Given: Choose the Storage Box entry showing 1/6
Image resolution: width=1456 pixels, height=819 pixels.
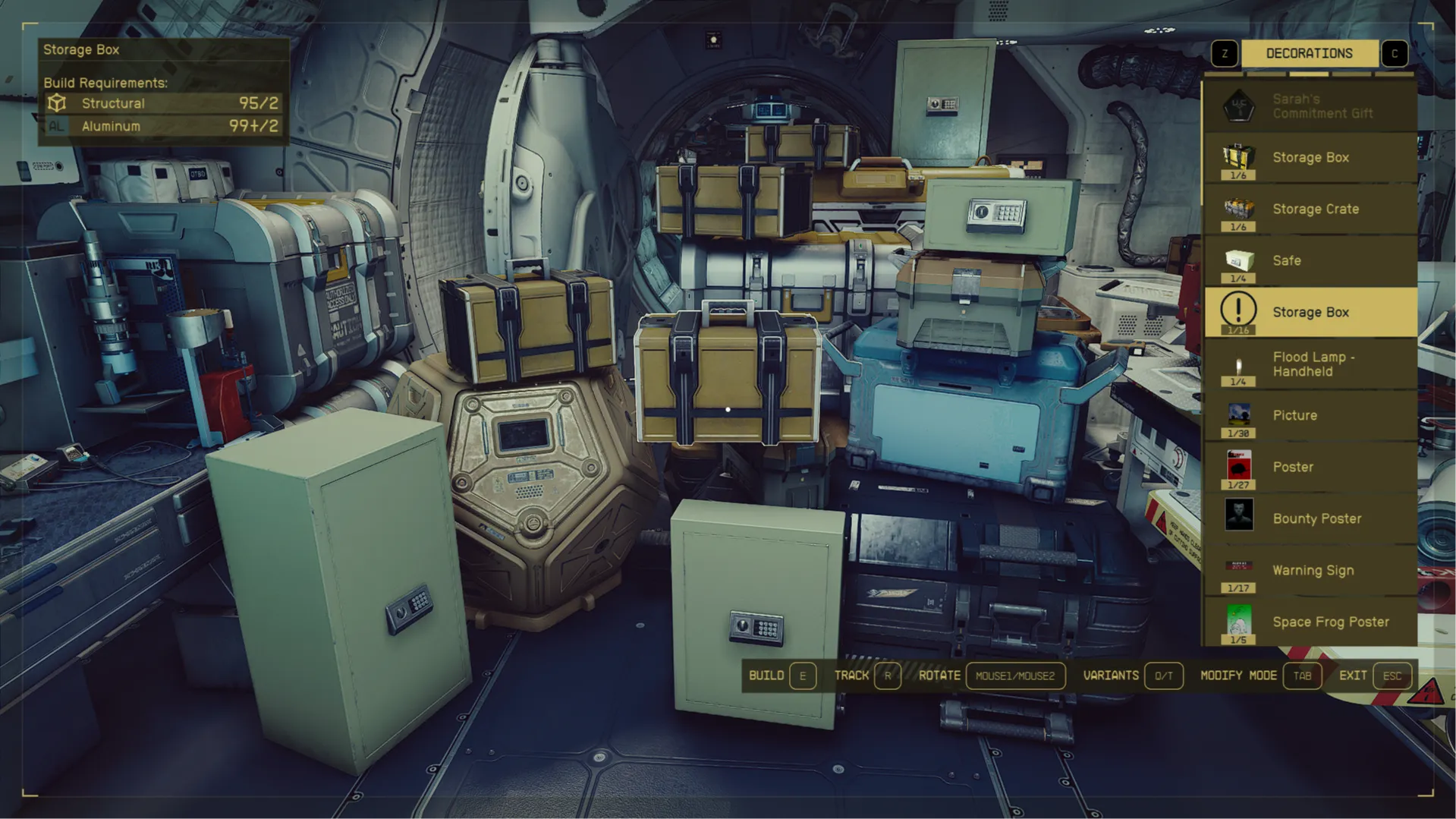Looking at the screenshot, I should [x=1310, y=158].
